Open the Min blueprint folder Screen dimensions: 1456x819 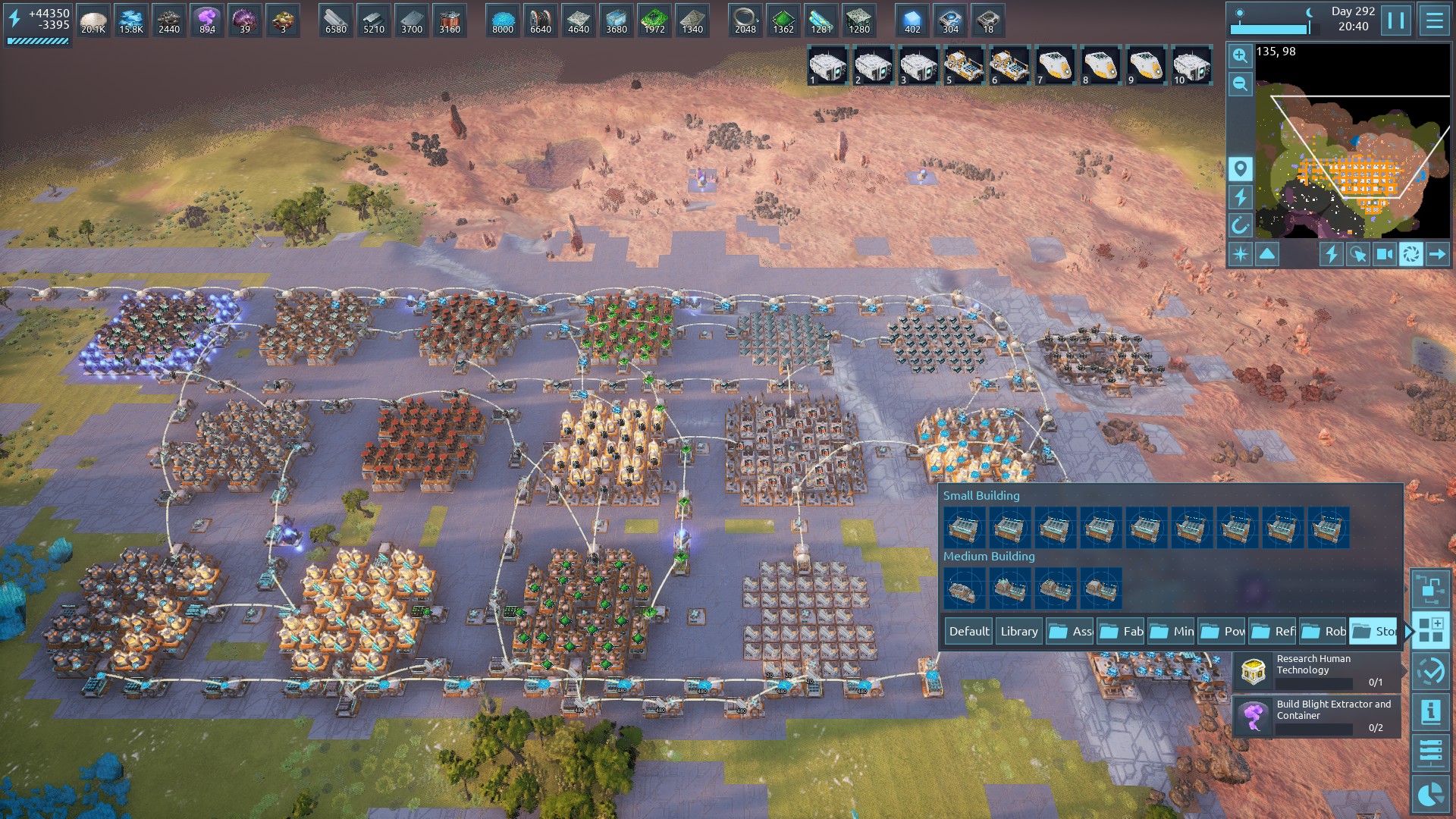[x=1172, y=631]
